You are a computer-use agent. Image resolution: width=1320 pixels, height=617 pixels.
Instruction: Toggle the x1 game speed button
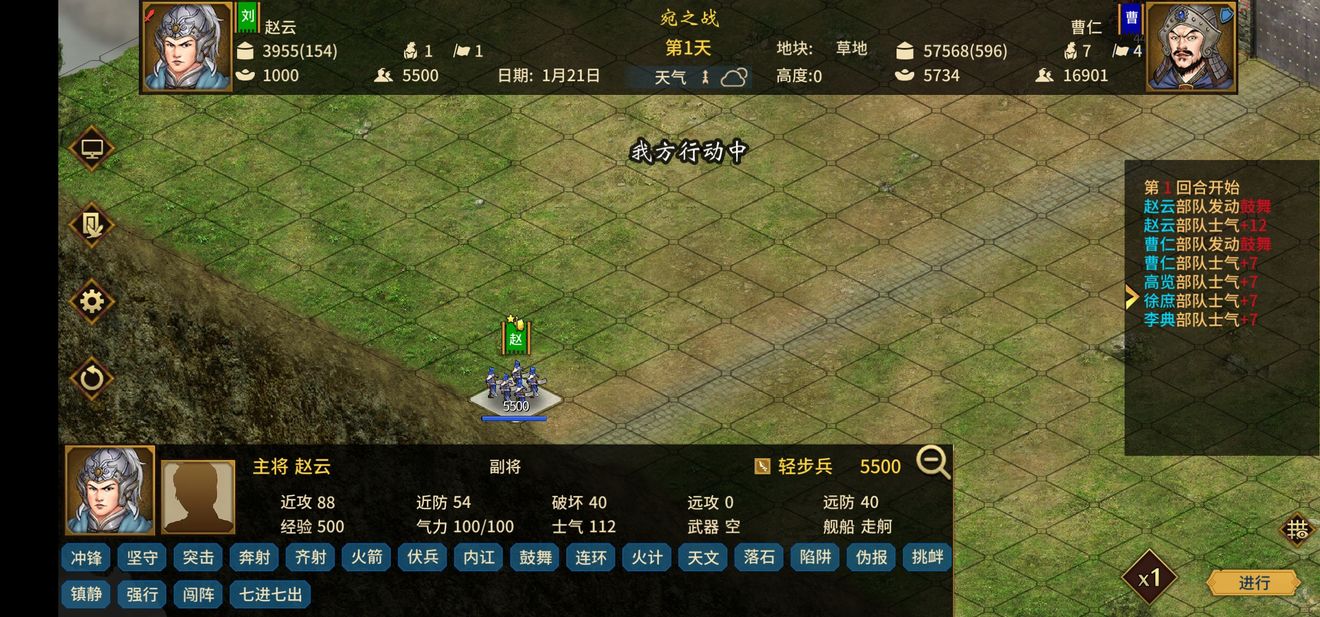tap(1149, 577)
